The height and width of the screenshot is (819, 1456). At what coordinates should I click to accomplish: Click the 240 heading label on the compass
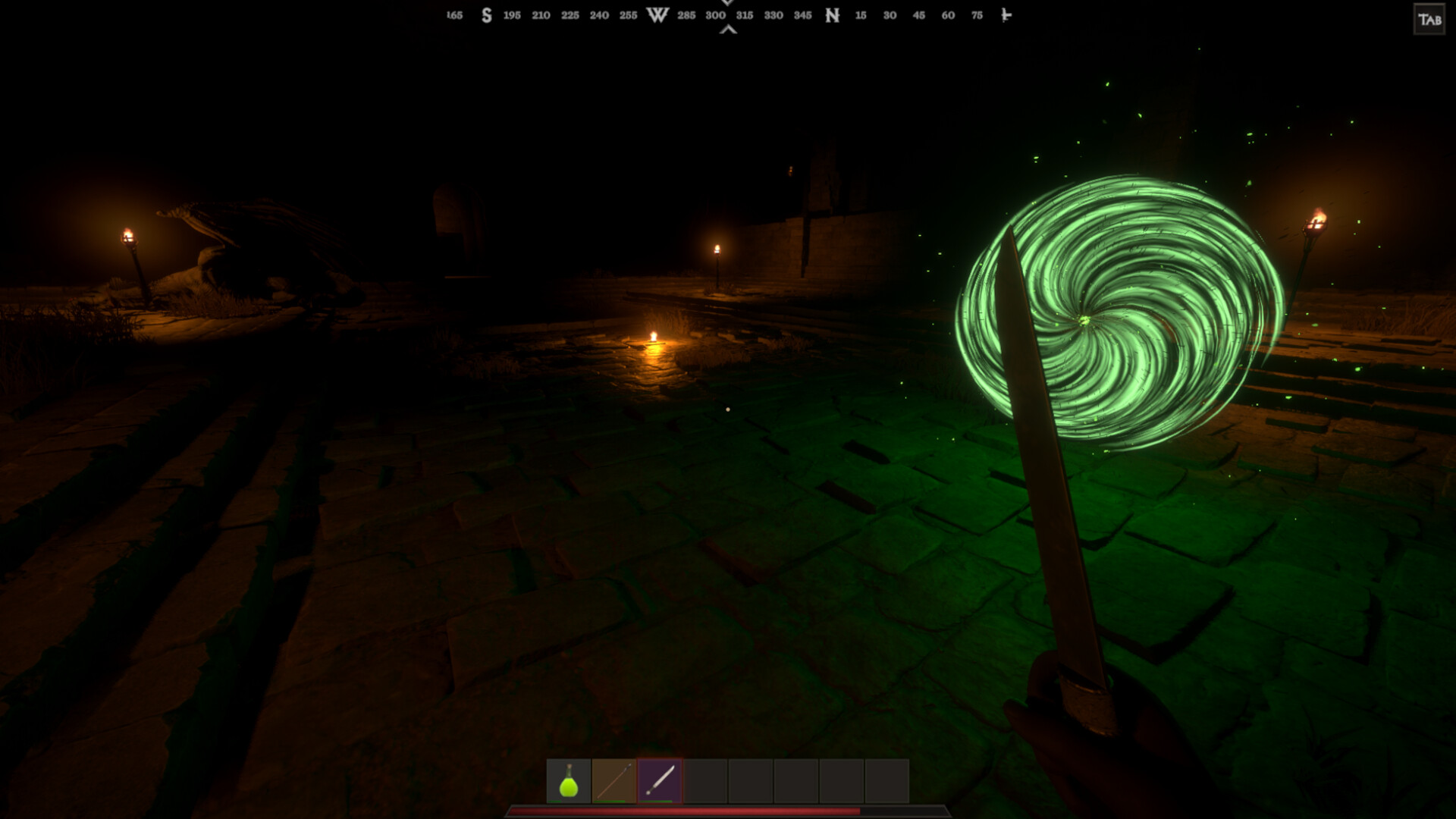click(x=598, y=14)
